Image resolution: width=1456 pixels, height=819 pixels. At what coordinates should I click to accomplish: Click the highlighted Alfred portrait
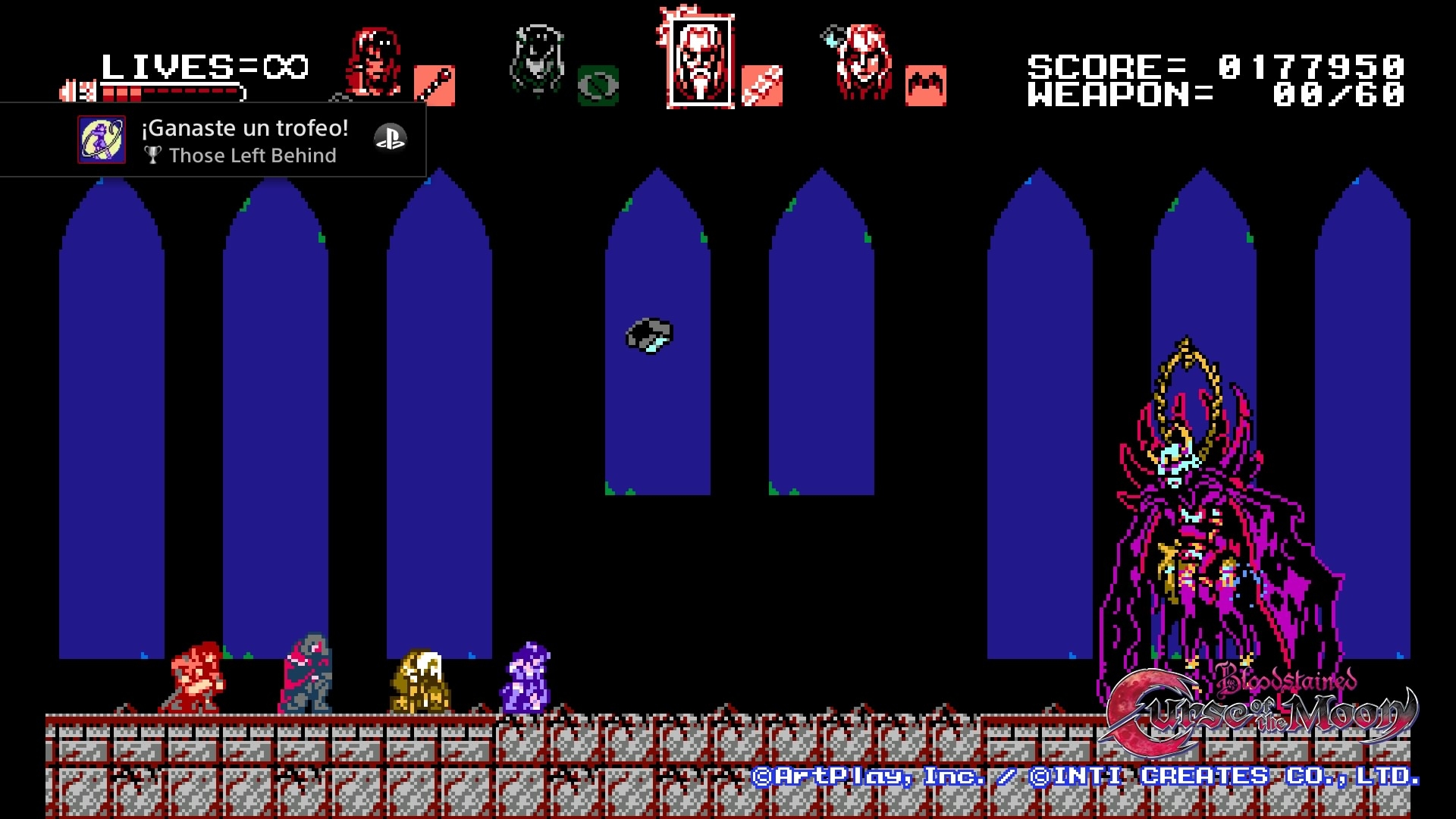pos(700,62)
